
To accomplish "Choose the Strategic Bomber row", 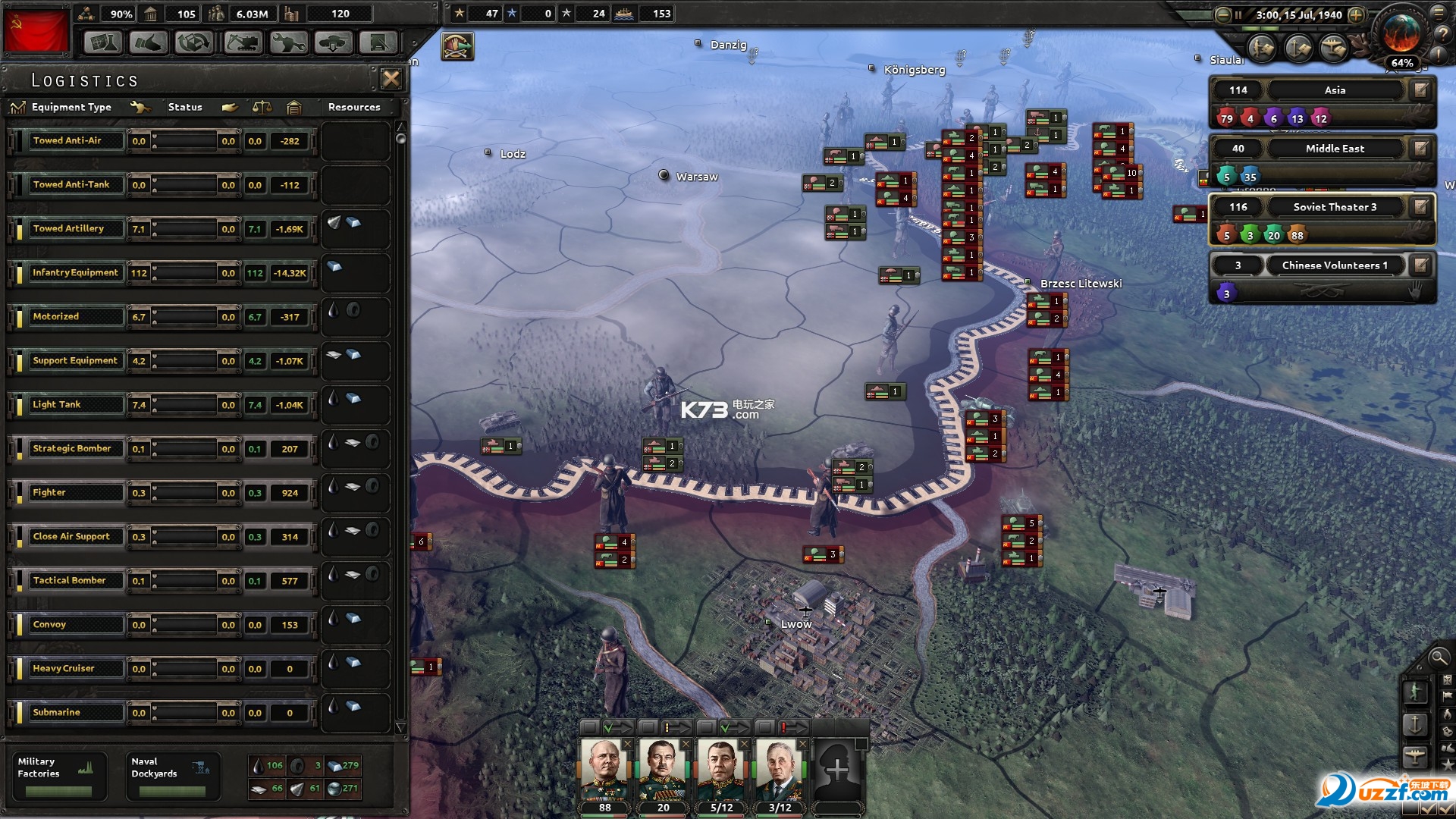I will (75, 449).
